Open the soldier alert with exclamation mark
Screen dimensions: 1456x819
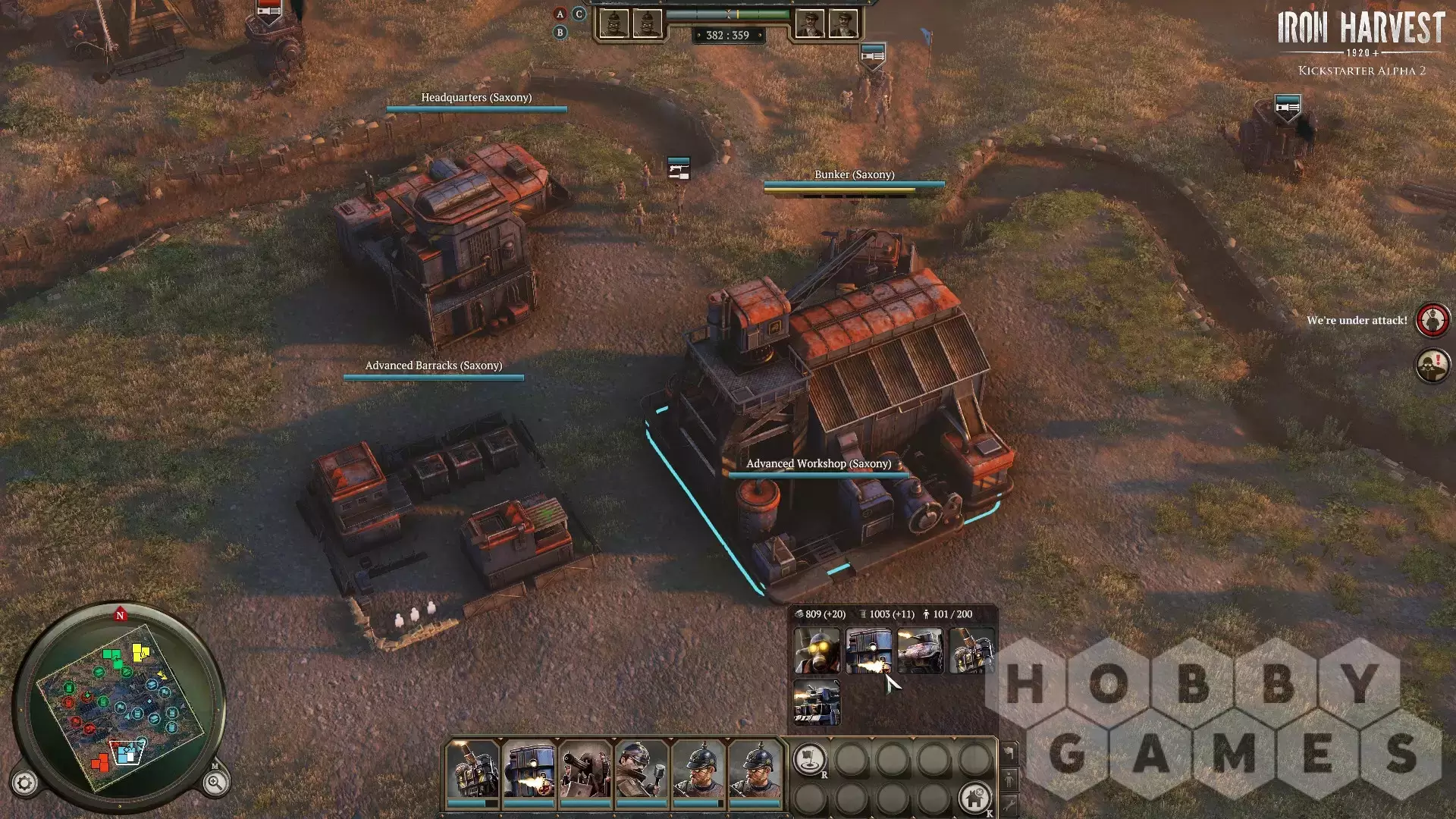1432,366
